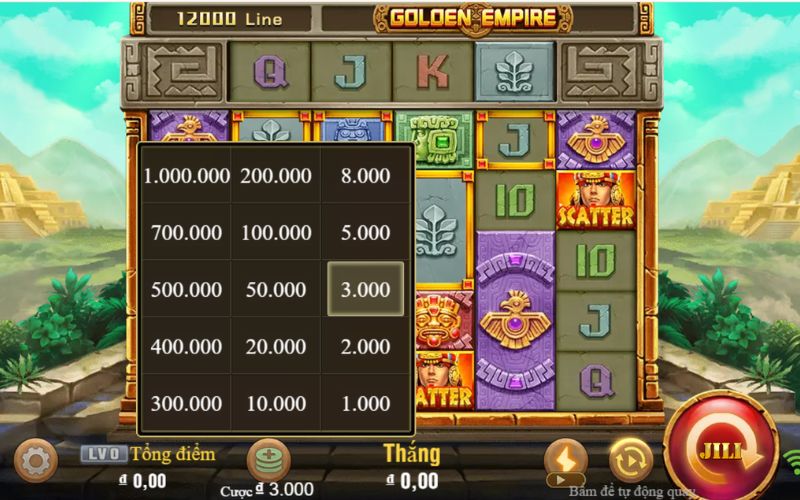Pick the 400.000 bet value
This screenshot has width=800, height=500.
click(x=186, y=347)
